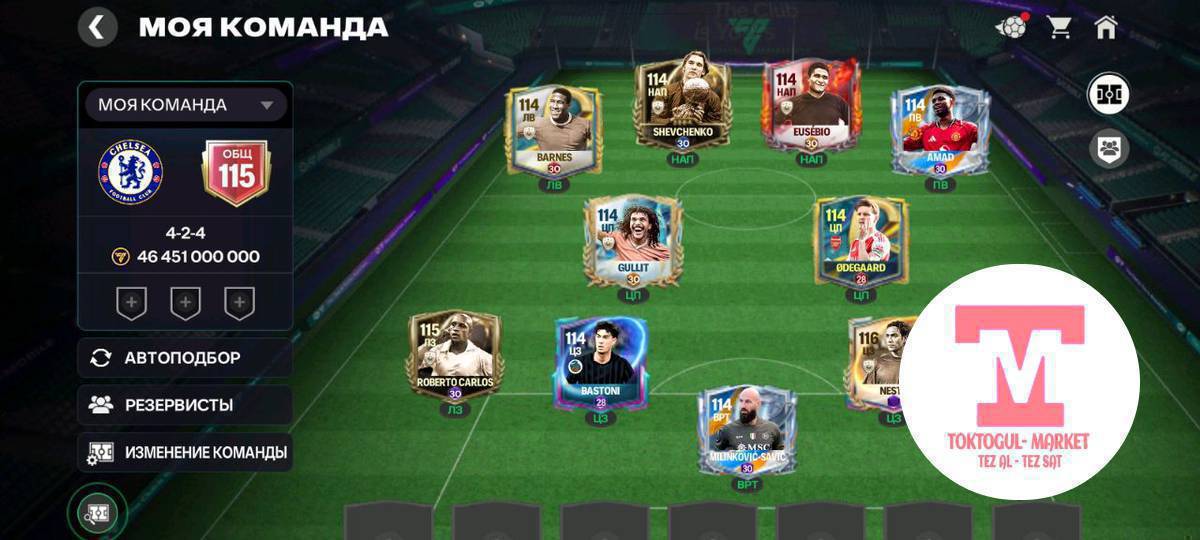The height and width of the screenshot is (540, 1200).
Task: Select the Roberto Carlos card
Action: pyautogui.click(x=455, y=357)
